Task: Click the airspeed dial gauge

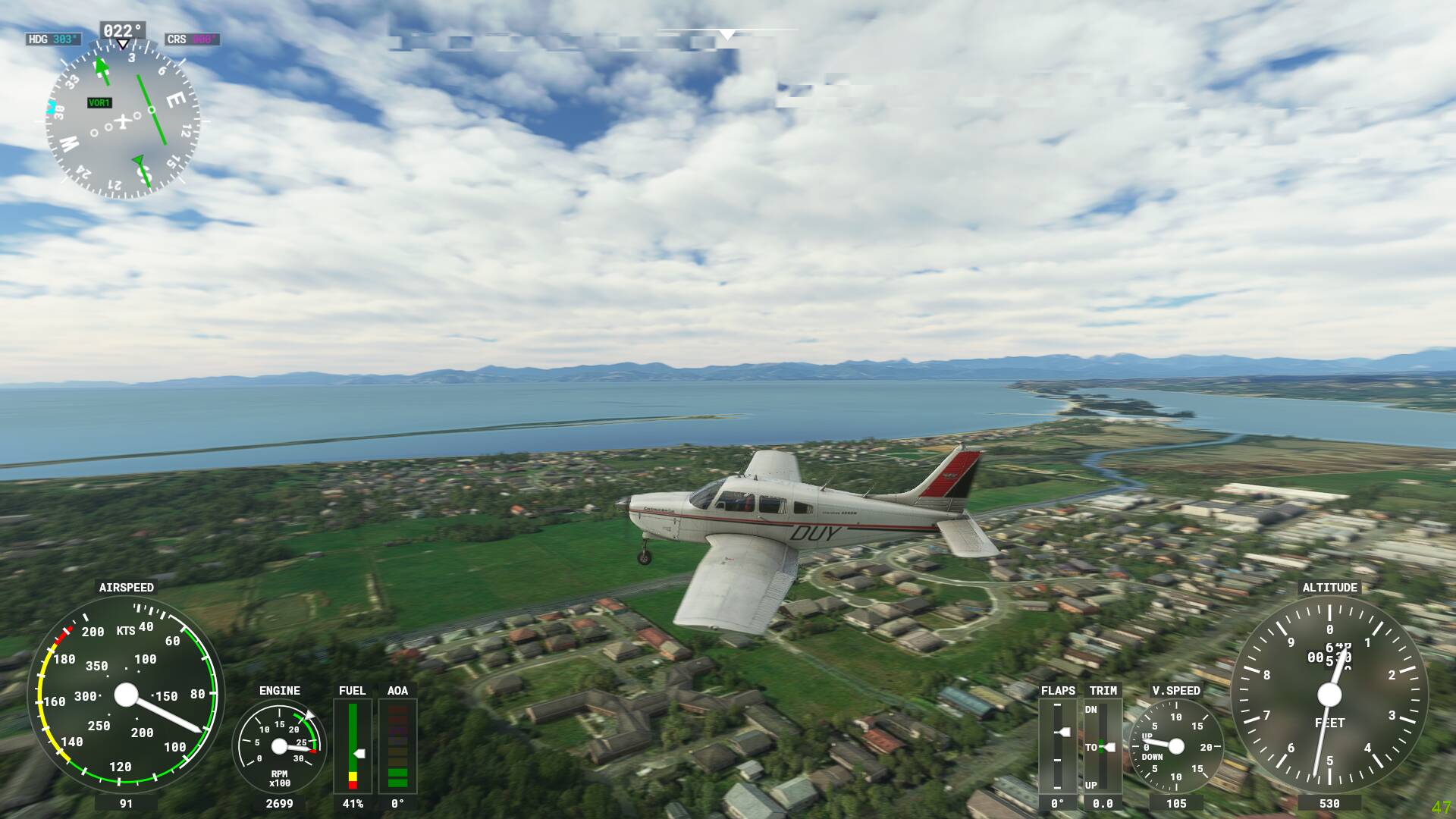Action: click(x=126, y=695)
